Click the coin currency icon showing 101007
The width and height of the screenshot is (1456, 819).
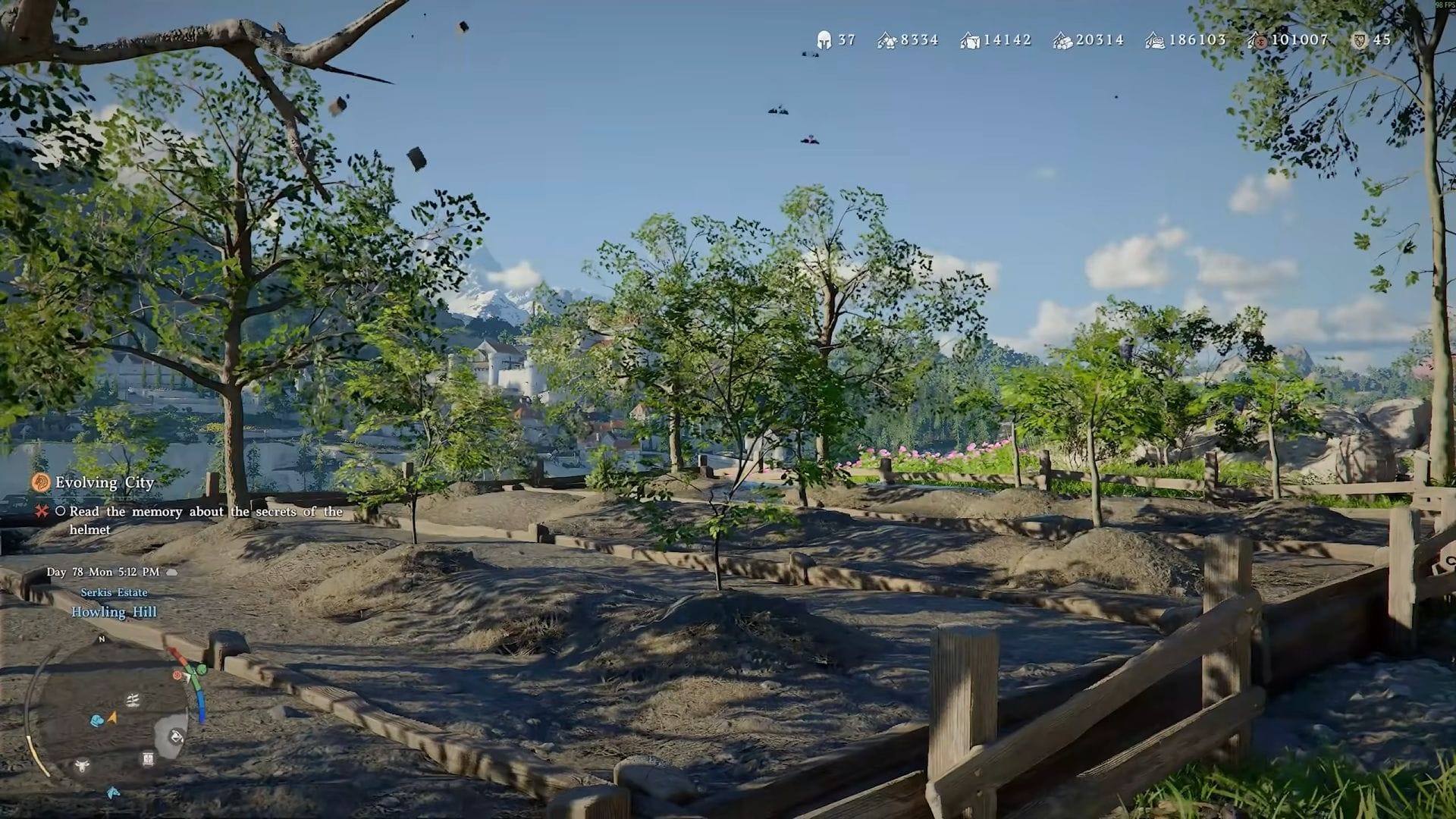point(1260,40)
